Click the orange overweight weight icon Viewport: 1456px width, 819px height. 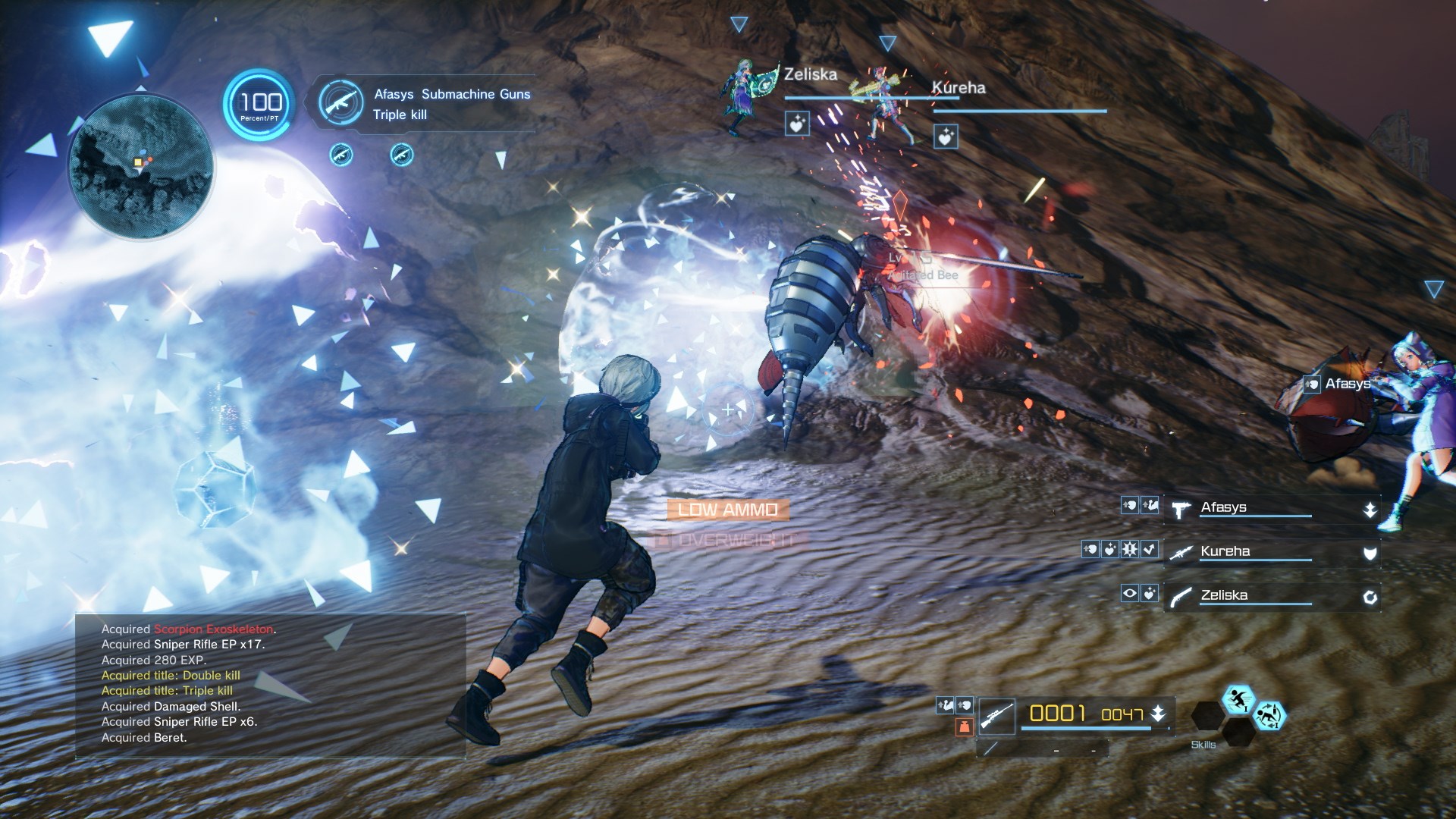pyautogui.click(x=965, y=726)
